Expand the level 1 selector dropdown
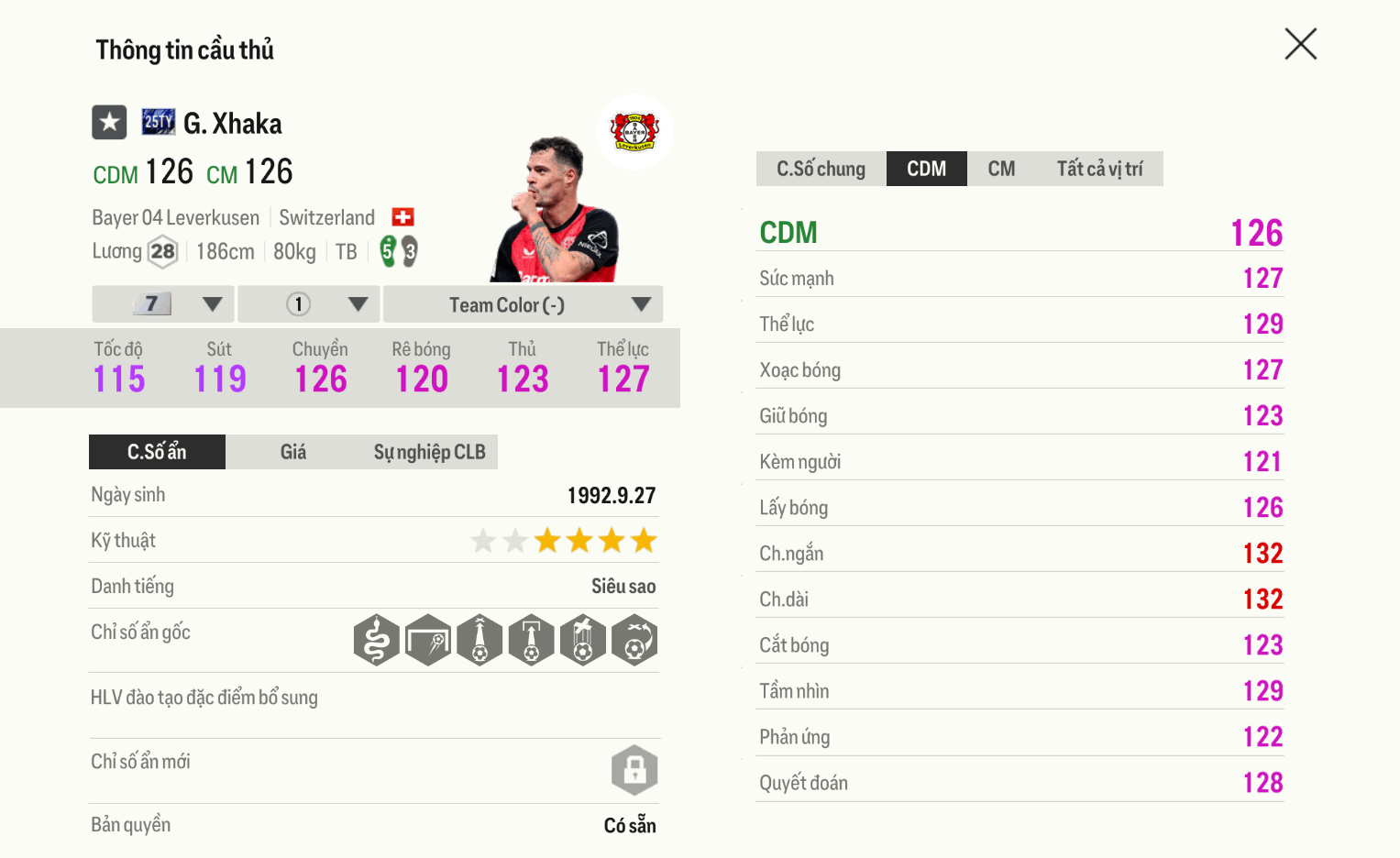The image size is (1400, 858). tap(308, 303)
